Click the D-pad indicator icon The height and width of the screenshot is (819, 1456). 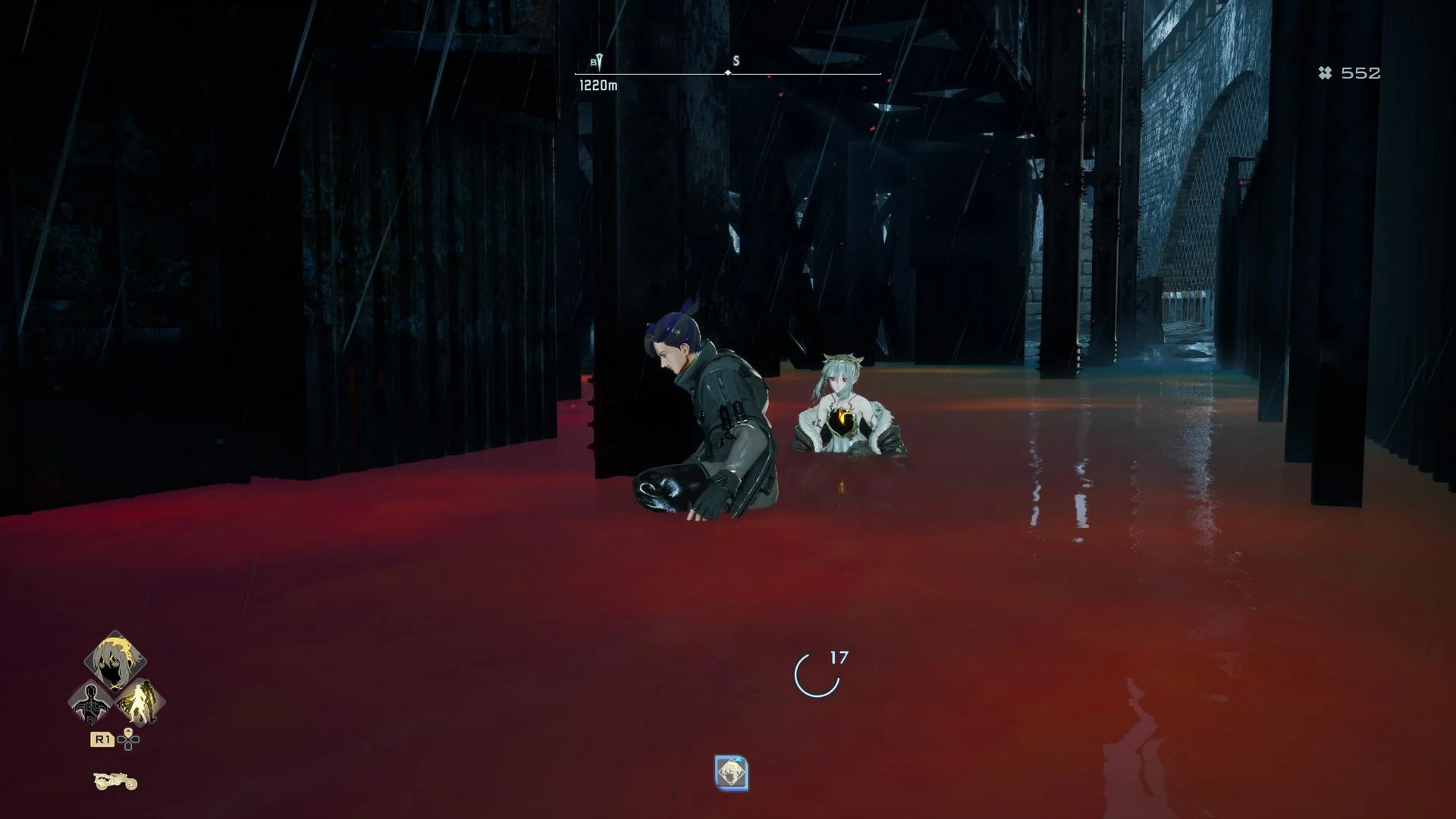128,742
